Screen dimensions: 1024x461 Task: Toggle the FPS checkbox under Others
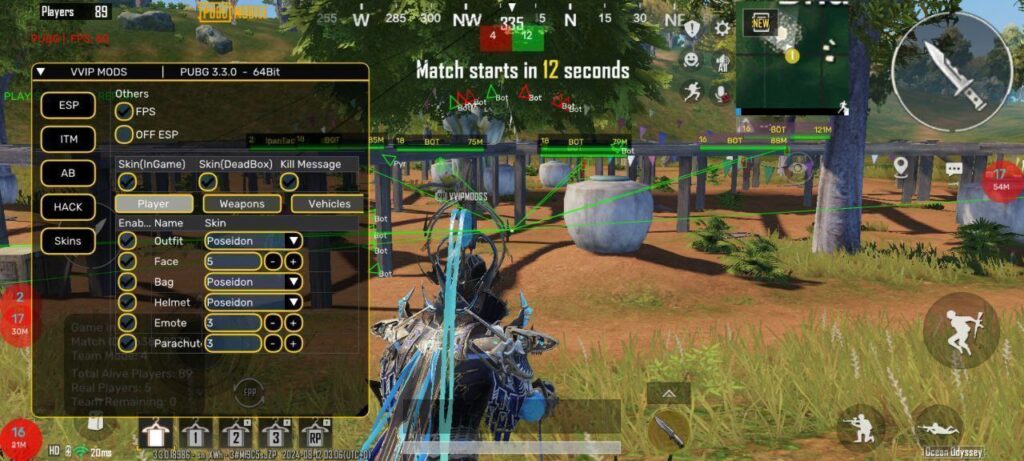click(125, 112)
